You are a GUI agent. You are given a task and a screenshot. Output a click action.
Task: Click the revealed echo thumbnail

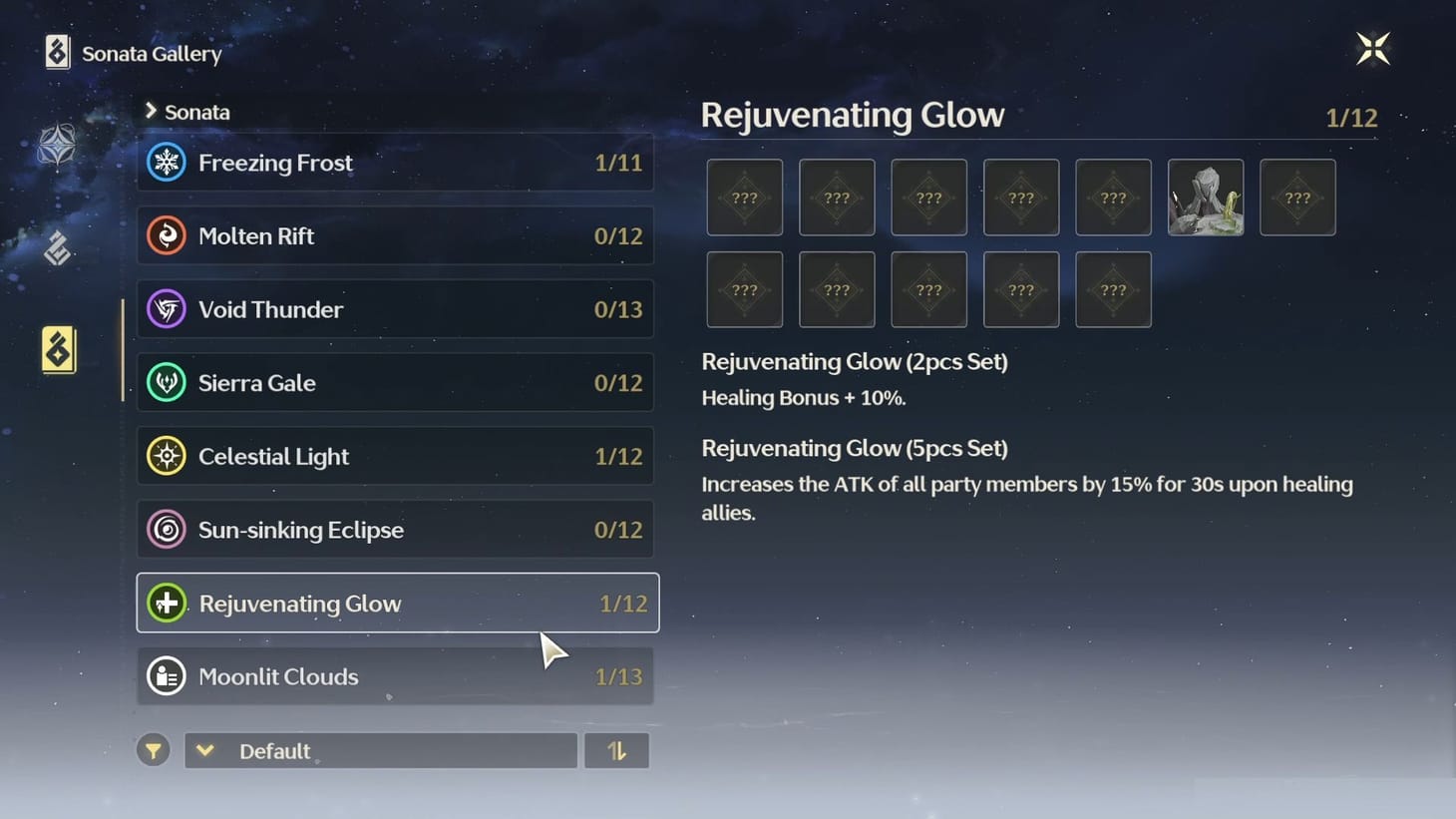point(1205,198)
